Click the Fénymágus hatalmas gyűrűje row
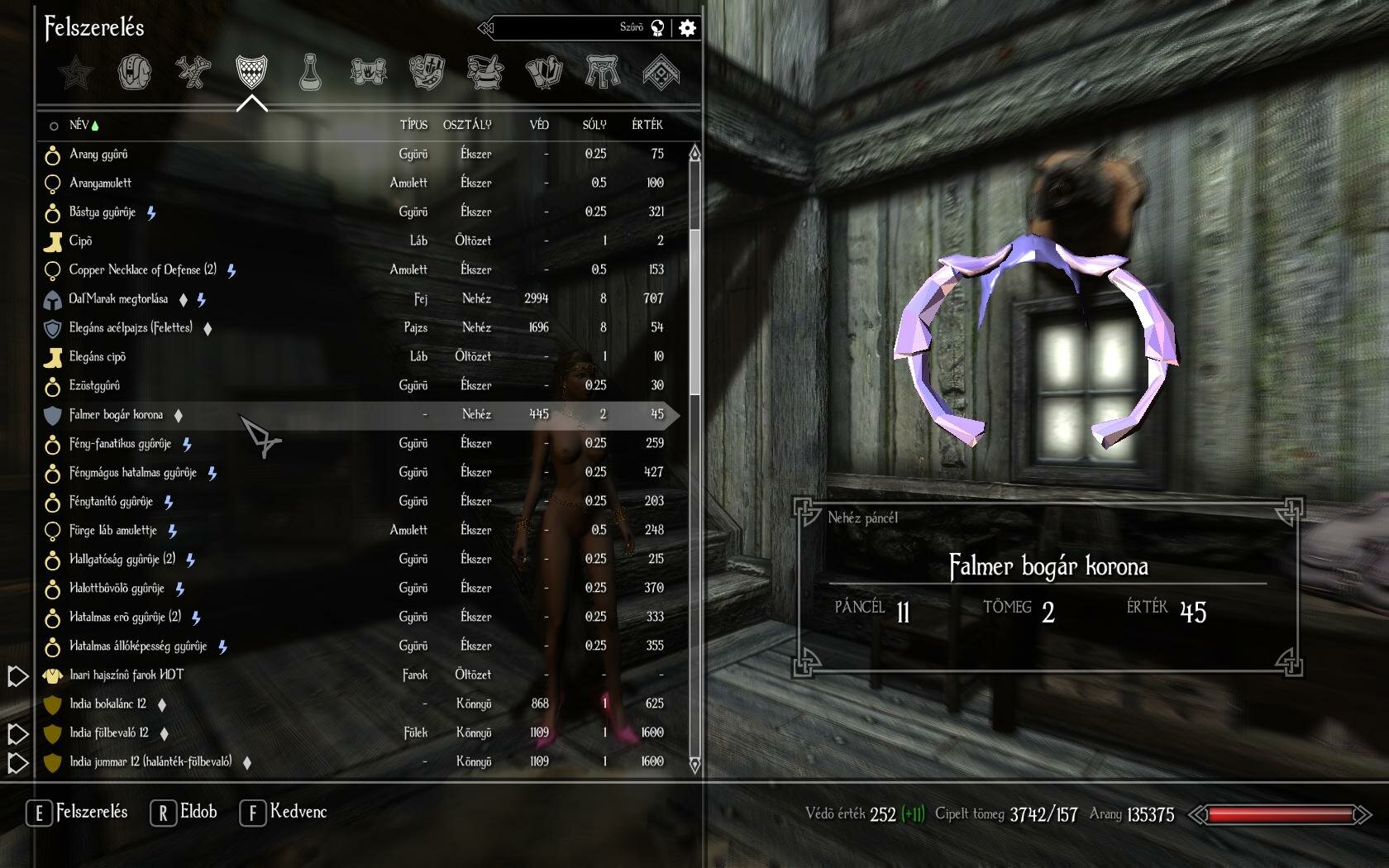This screenshot has height=868, width=1389. [132, 472]
